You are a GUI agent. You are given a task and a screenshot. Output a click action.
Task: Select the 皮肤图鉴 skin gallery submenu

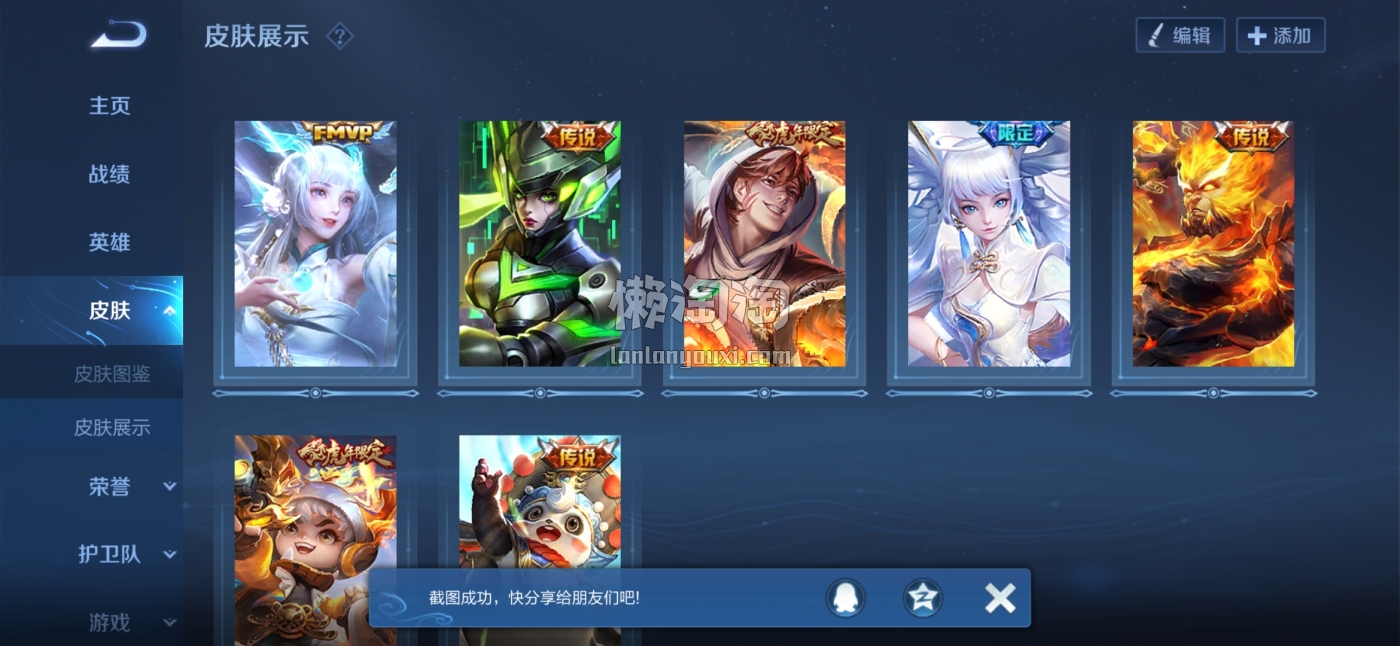pyautogui.click(x=112, y=374)
